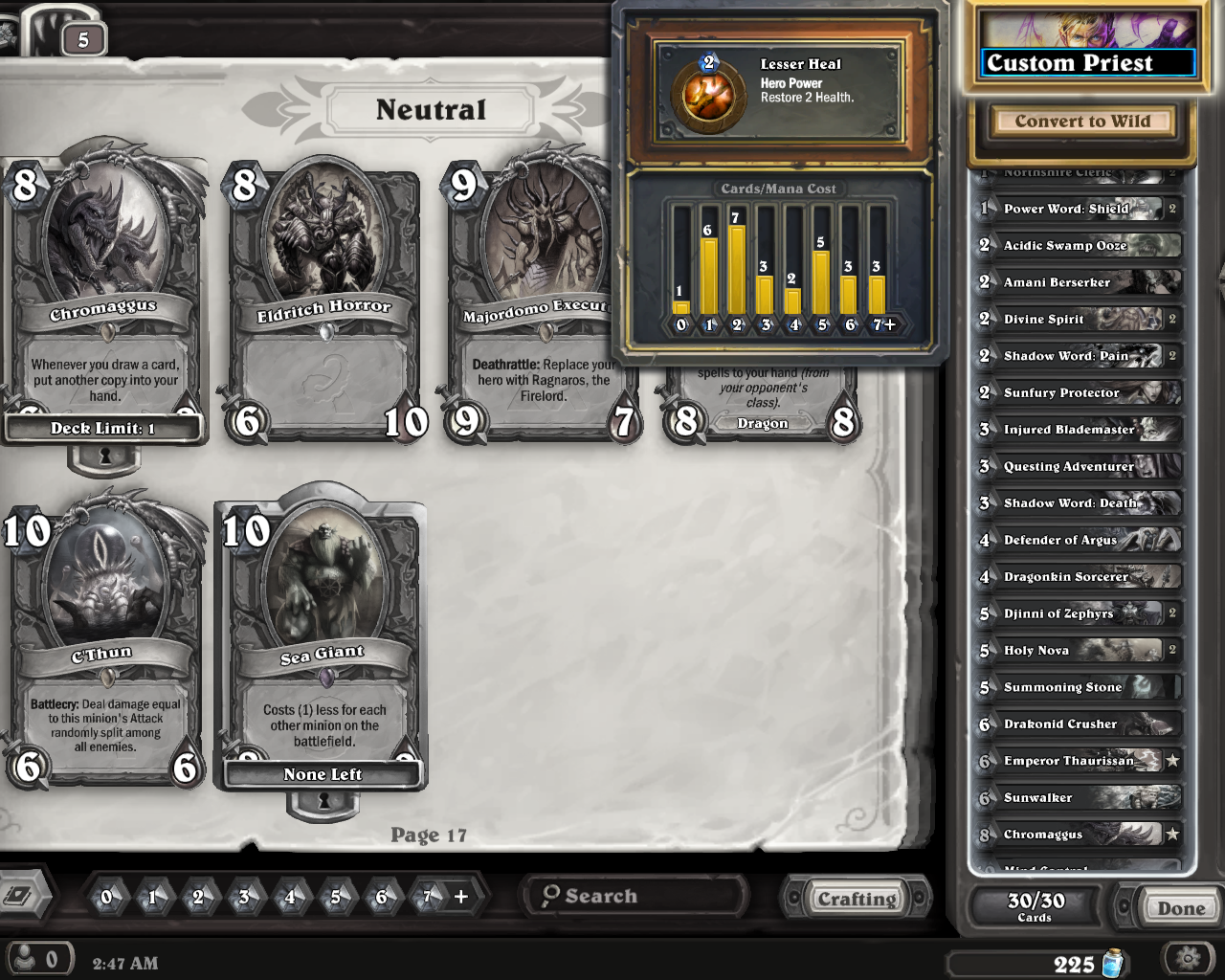Select the Search box
Image resolution: width=1225 pixels, height=980 pixels.
click(x=636, y=896)
